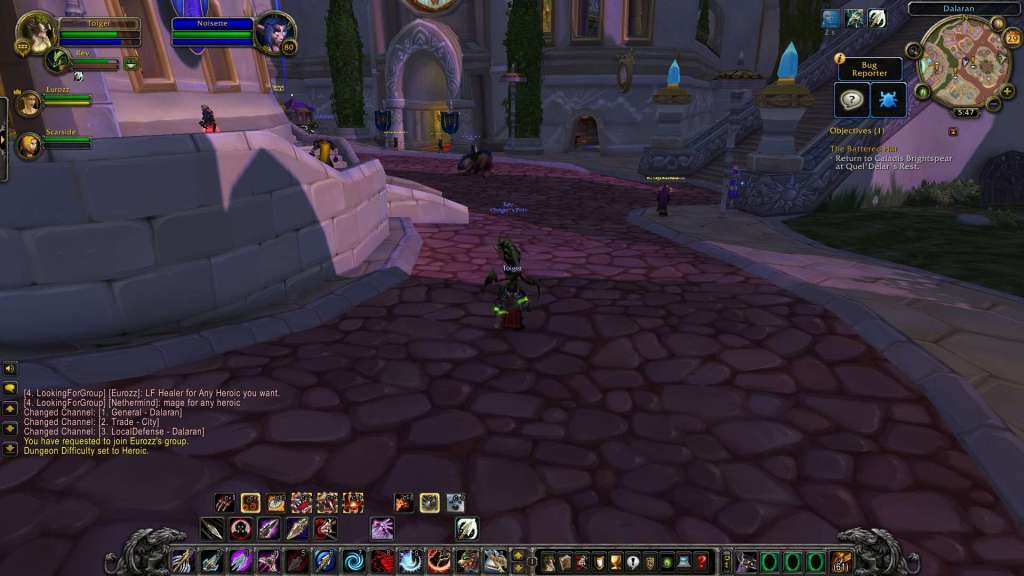Viewport: 1024px width, 576px height.
Task: Select party member Scarside's portrait
Action: click(28, 146)
